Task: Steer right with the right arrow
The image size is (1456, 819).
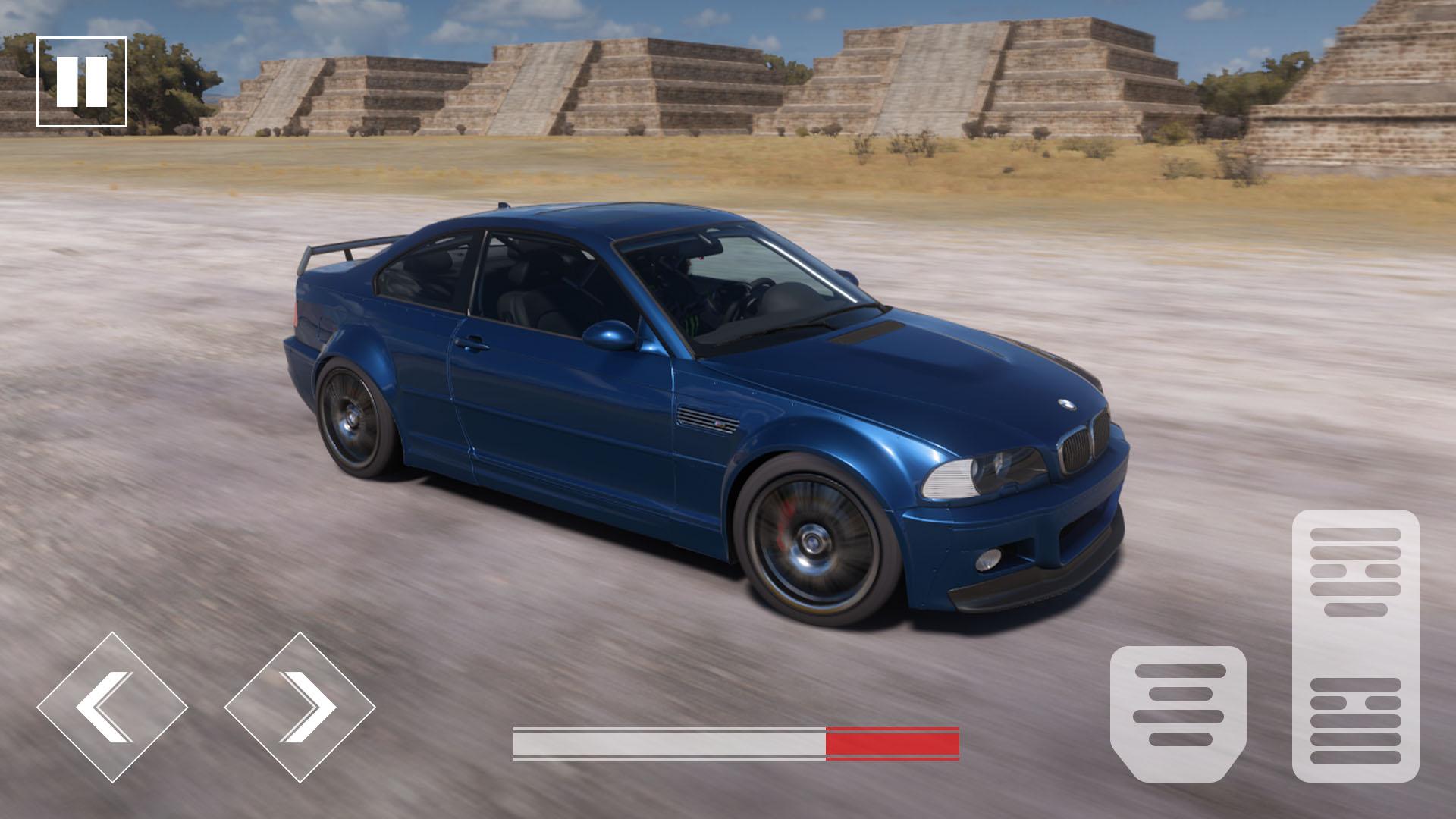Action: click(300, 707)
